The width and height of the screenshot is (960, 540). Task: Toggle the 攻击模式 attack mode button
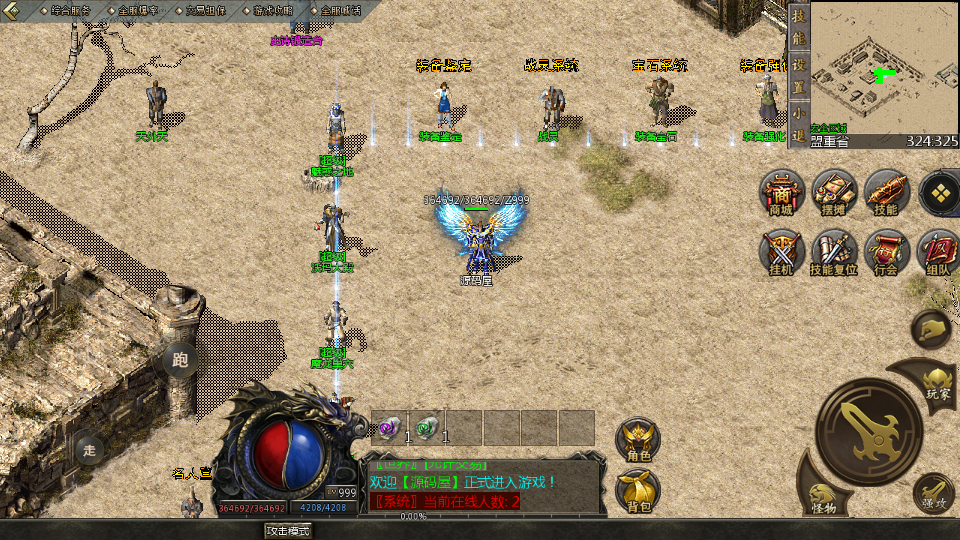(x=287, y=531)
